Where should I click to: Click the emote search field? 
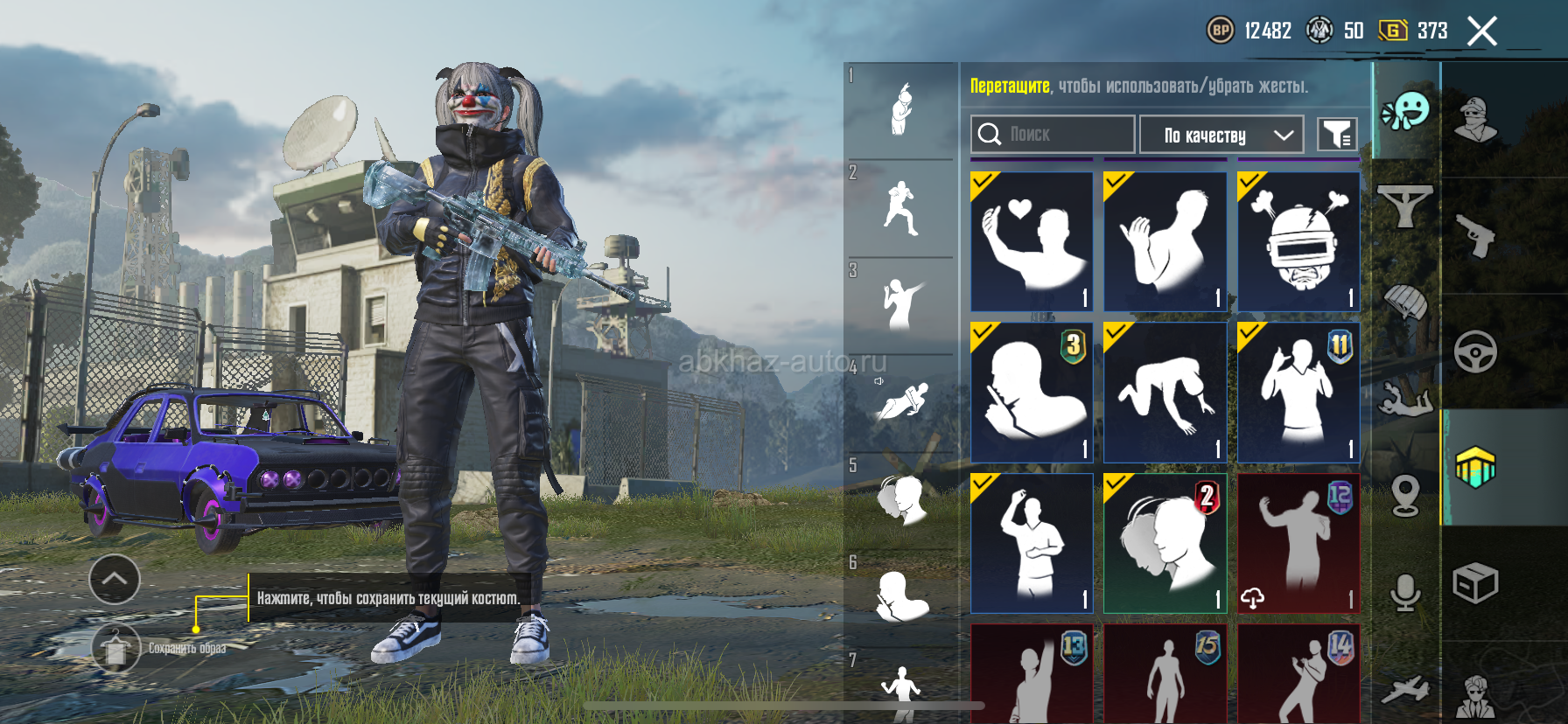coord(1053,134)
